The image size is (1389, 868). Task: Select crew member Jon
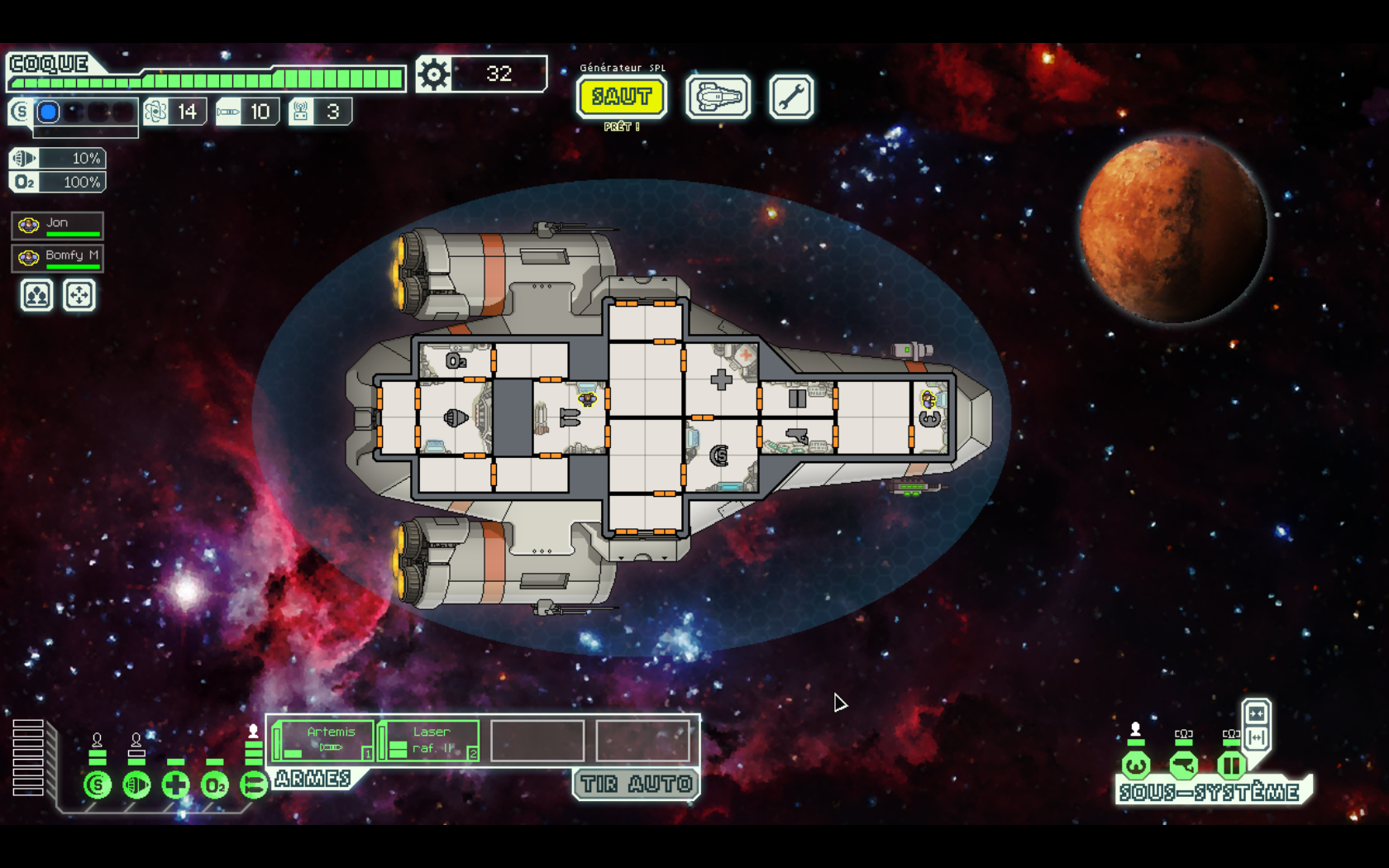58,225
